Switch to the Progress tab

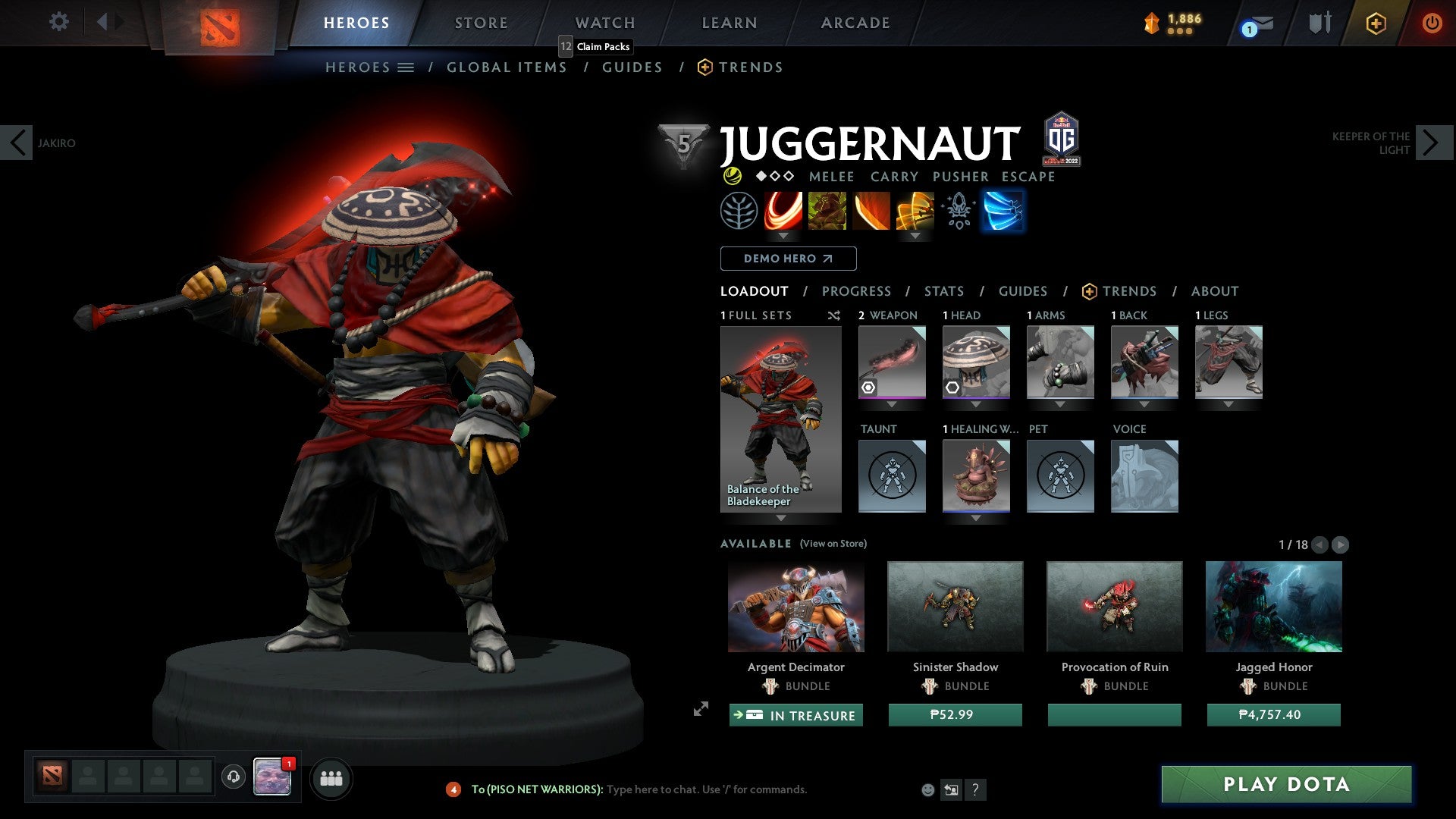coord(856,291)
